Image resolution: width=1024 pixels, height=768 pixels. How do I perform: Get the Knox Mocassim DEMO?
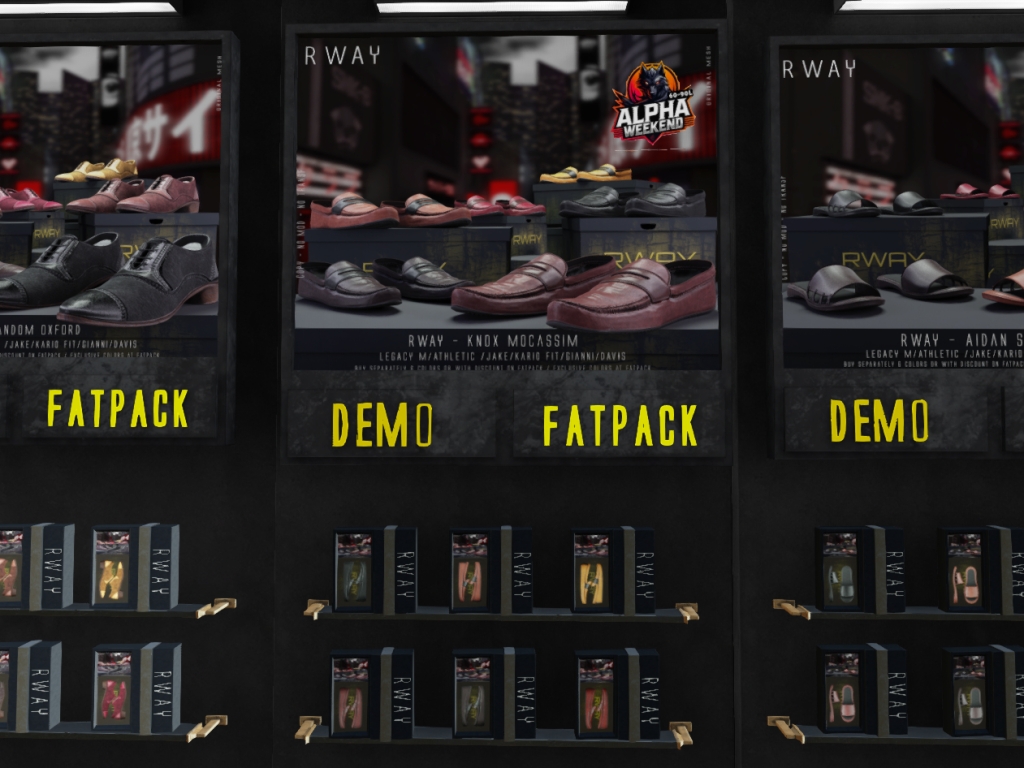click(x=383, y=425)
